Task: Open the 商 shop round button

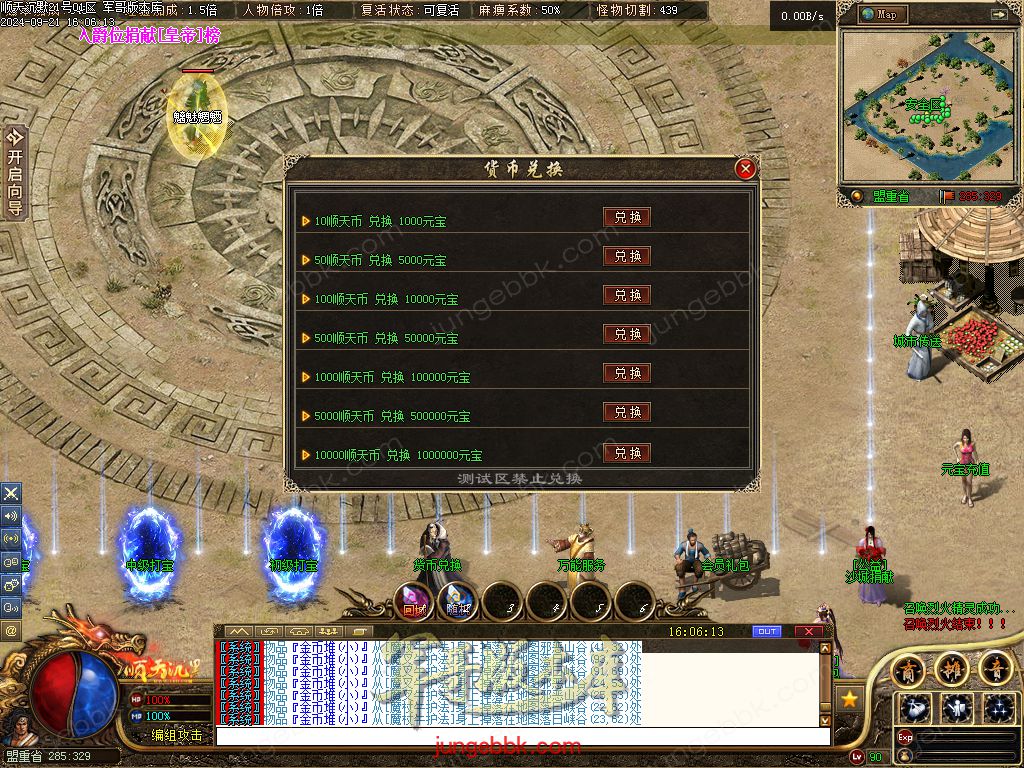Action: (x=908, y=667)
